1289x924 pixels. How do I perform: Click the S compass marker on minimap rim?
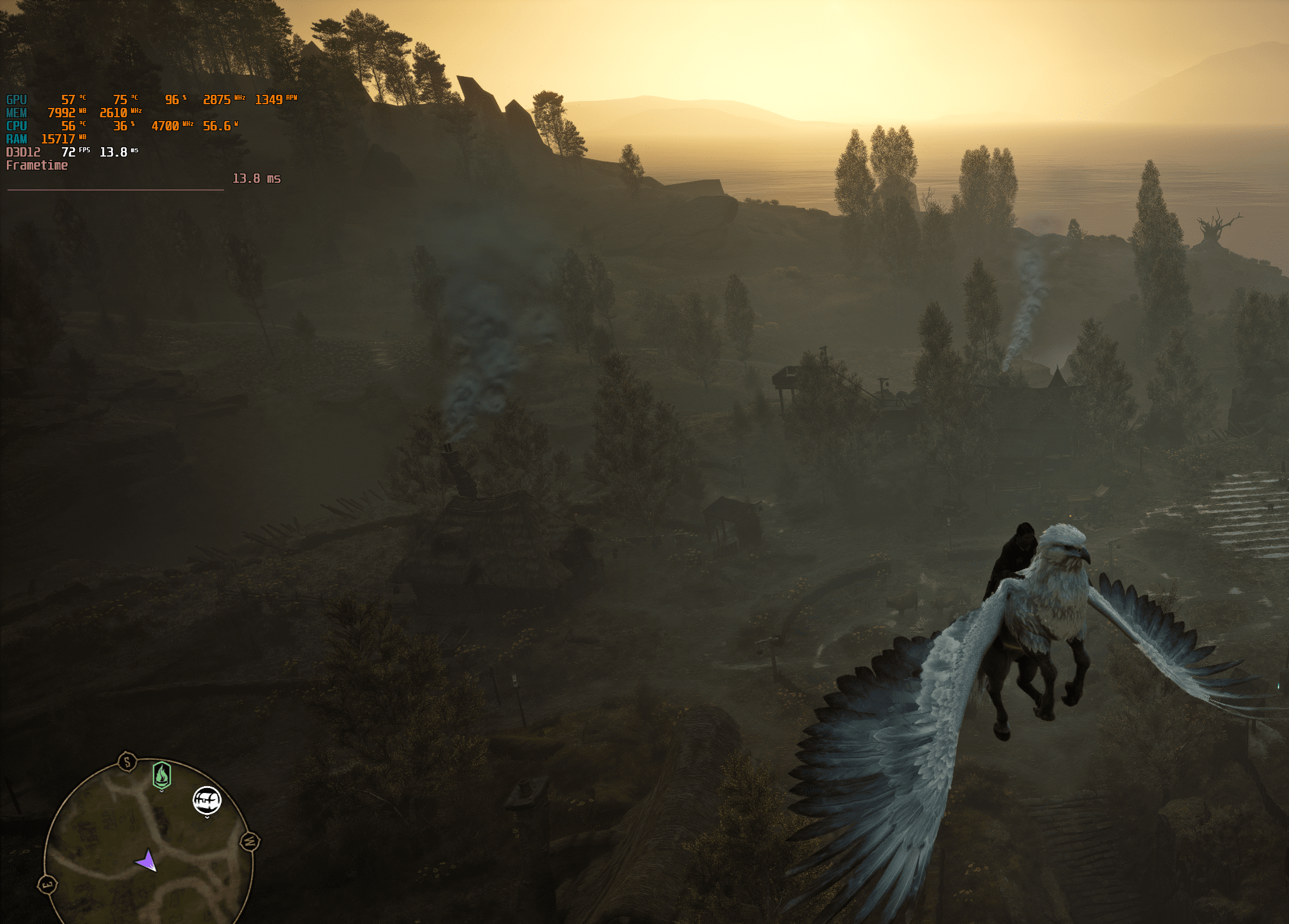click(127, 762)
